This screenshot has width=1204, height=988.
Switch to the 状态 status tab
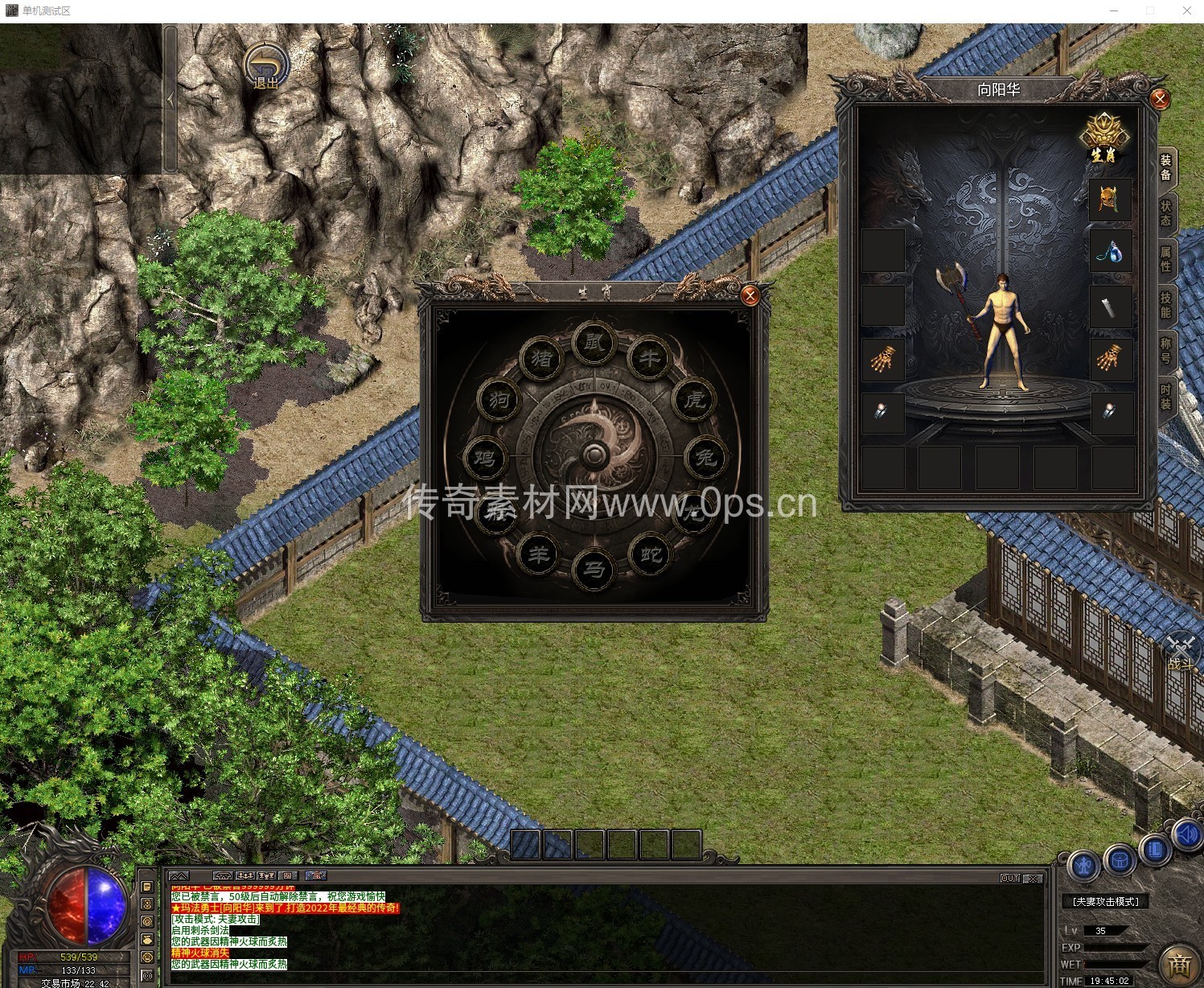(1165, 214)
